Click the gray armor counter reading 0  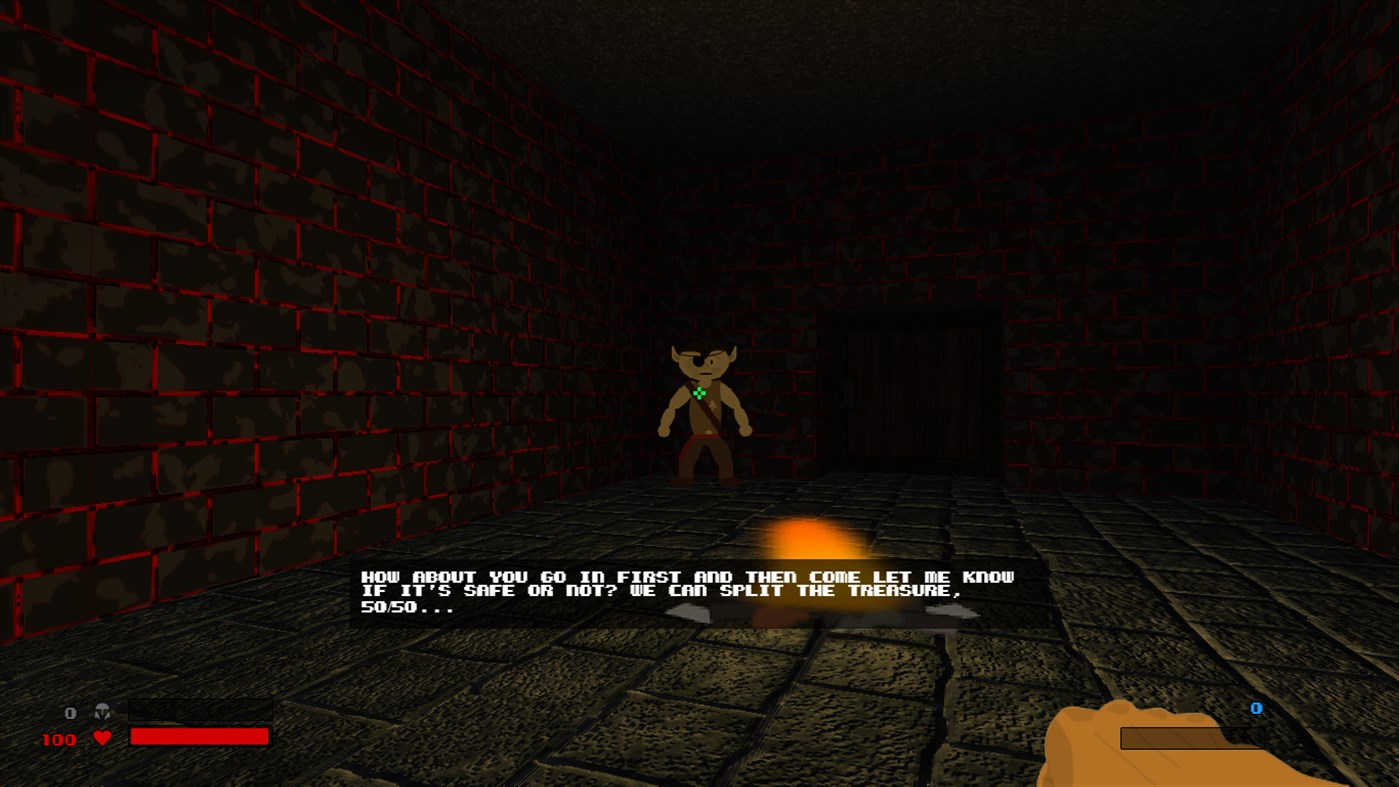click(x=70, y=712)
